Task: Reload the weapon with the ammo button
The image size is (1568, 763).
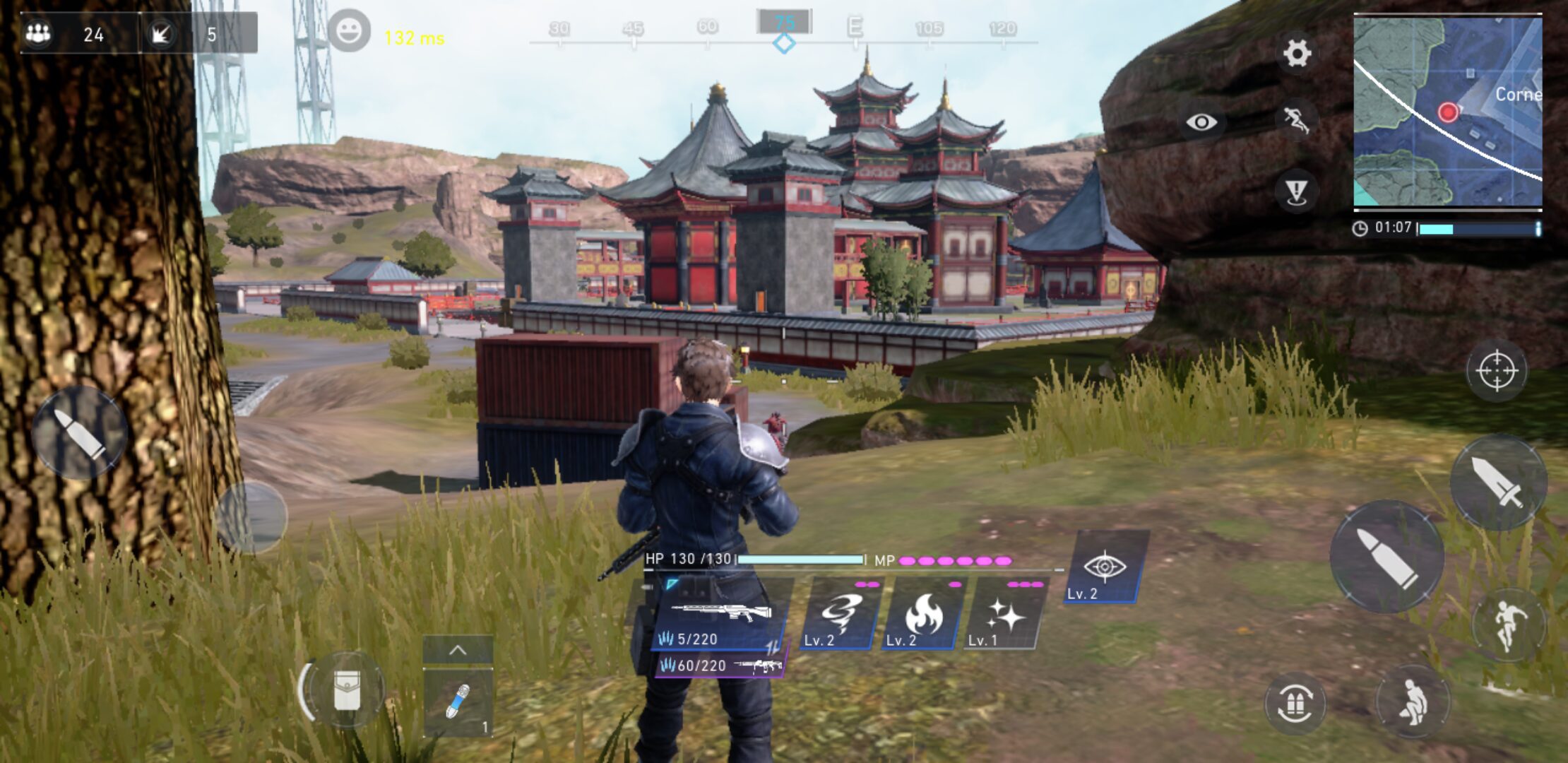Action: (x=1295, y=704)
